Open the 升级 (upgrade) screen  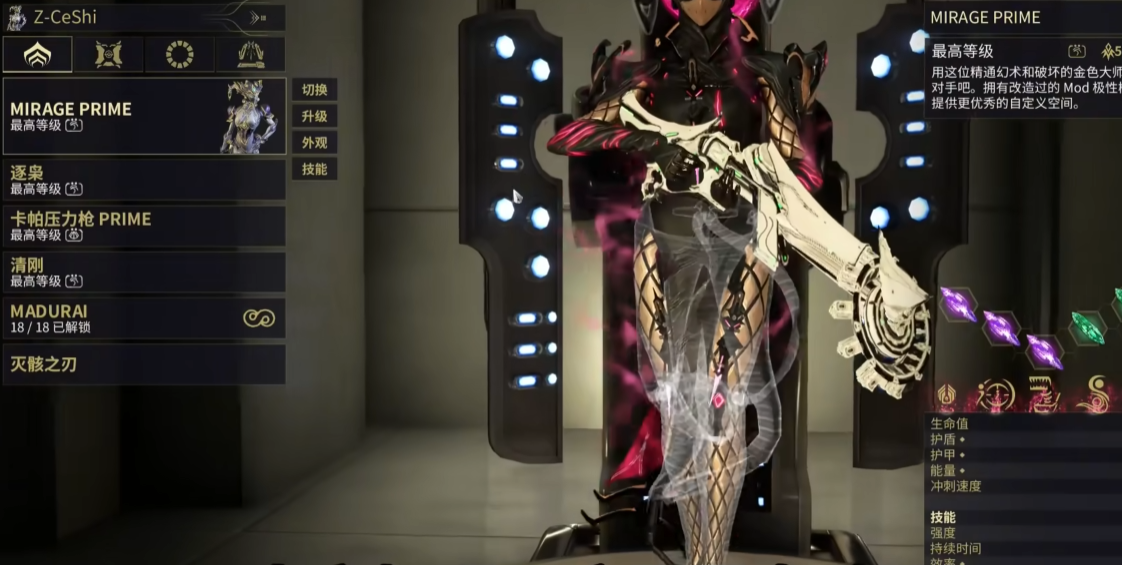pyautogui.click(x=314, y=116)
